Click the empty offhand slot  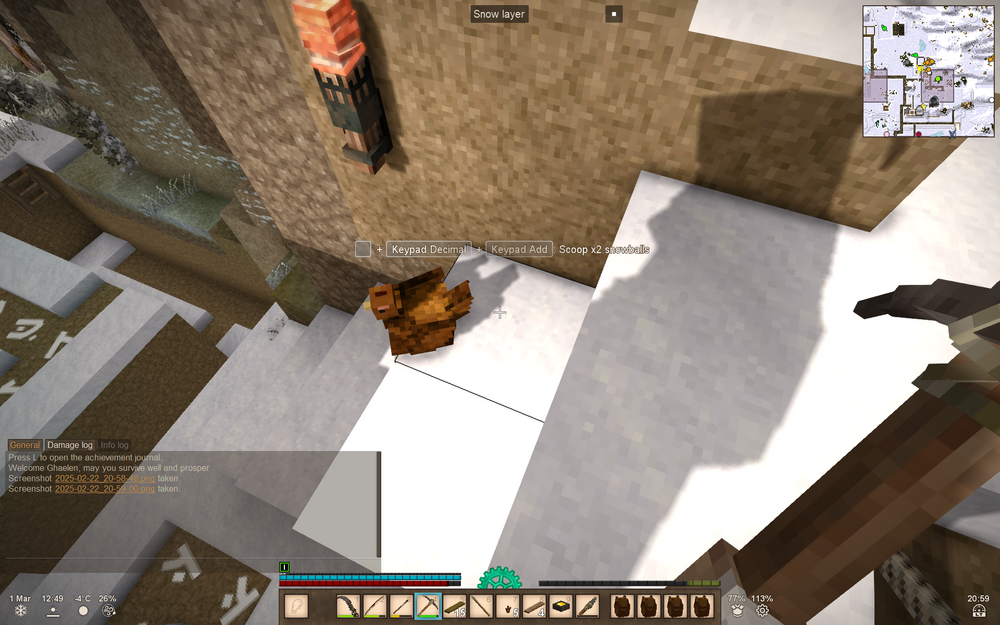(296, 607)
